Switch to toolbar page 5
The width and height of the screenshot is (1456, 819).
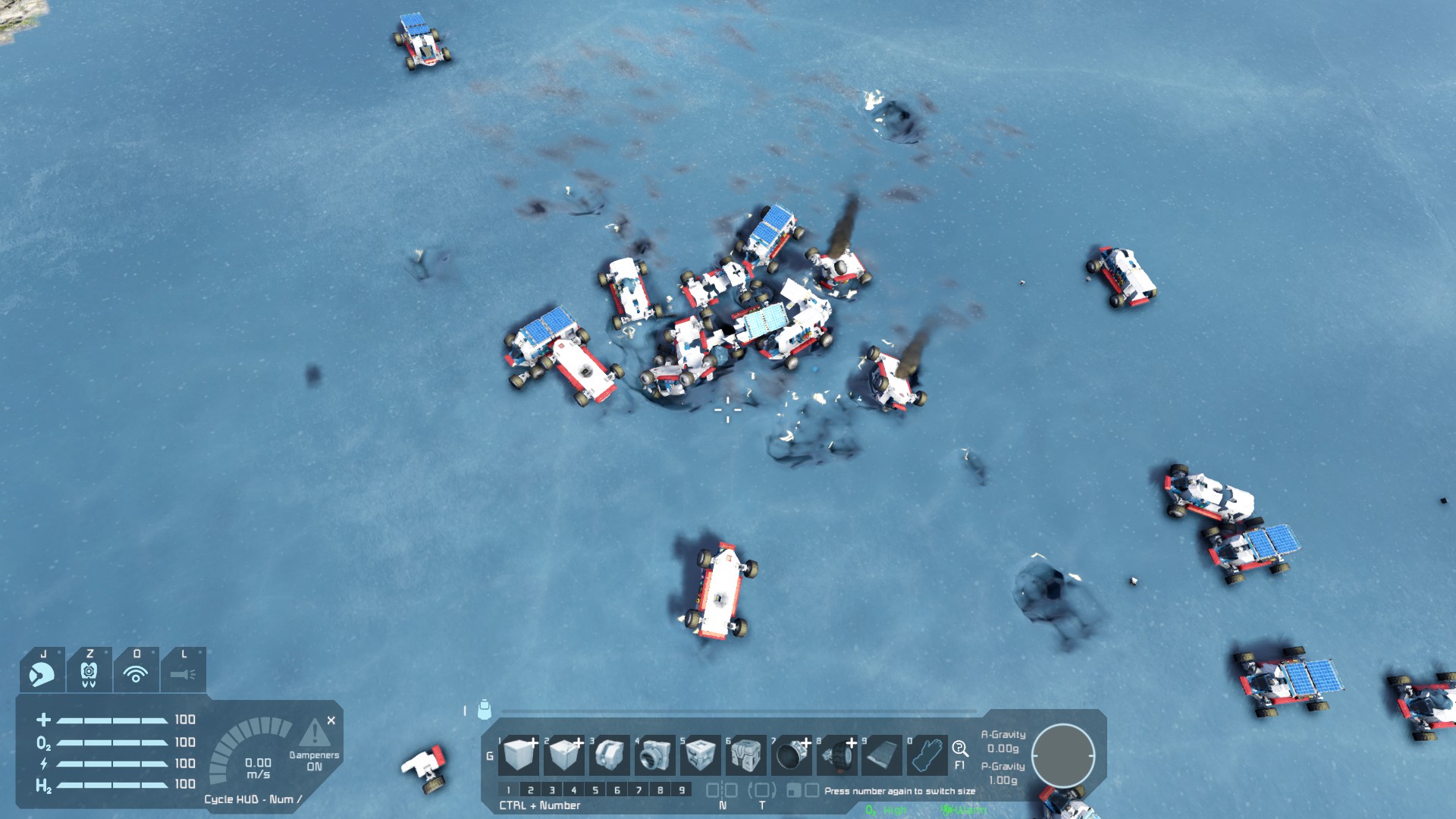click(x=595, y=790)
